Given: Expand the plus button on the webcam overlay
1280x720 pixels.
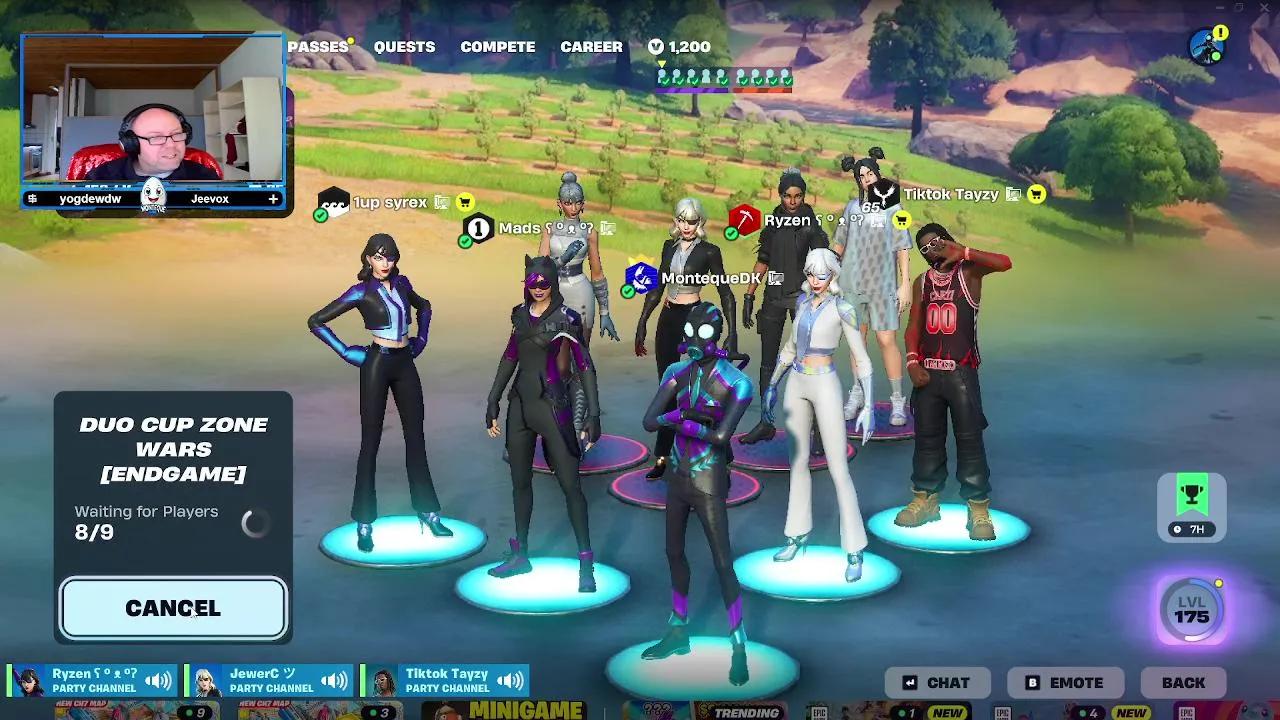Looking at the screenshot, I should (x=272, y=198).
